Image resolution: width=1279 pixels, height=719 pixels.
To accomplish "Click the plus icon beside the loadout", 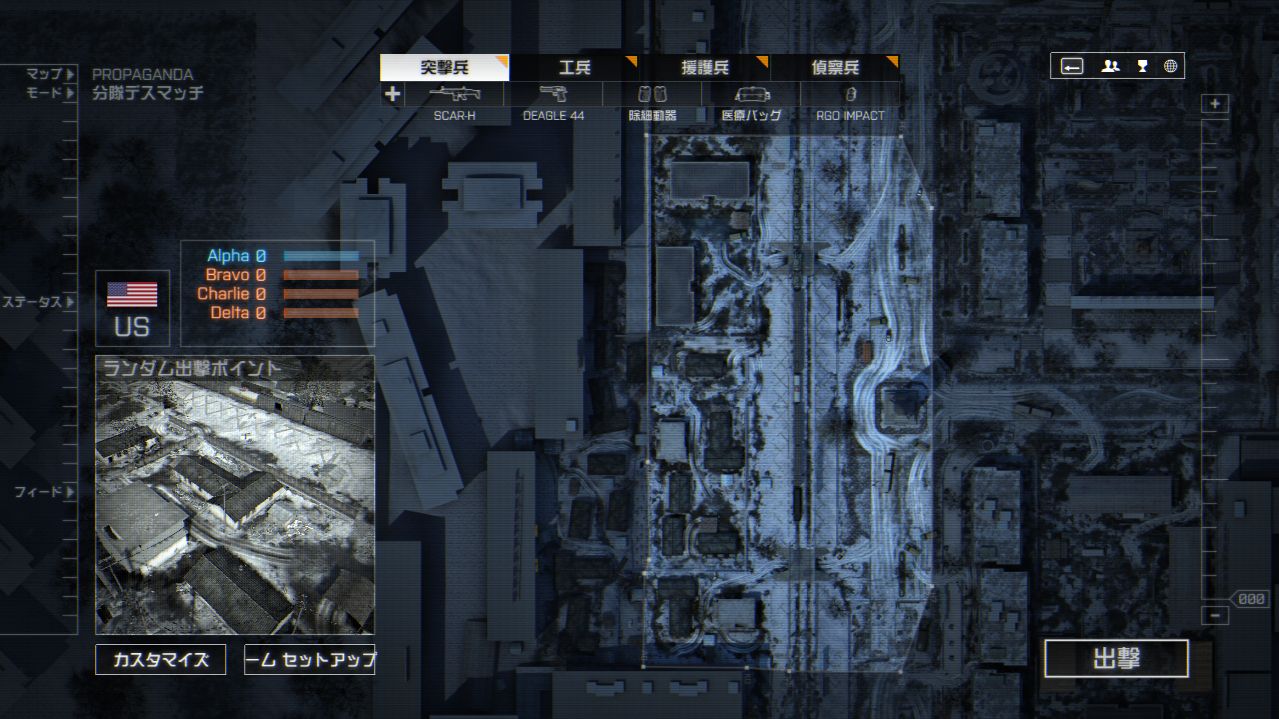I will click(x=392, y=95).
